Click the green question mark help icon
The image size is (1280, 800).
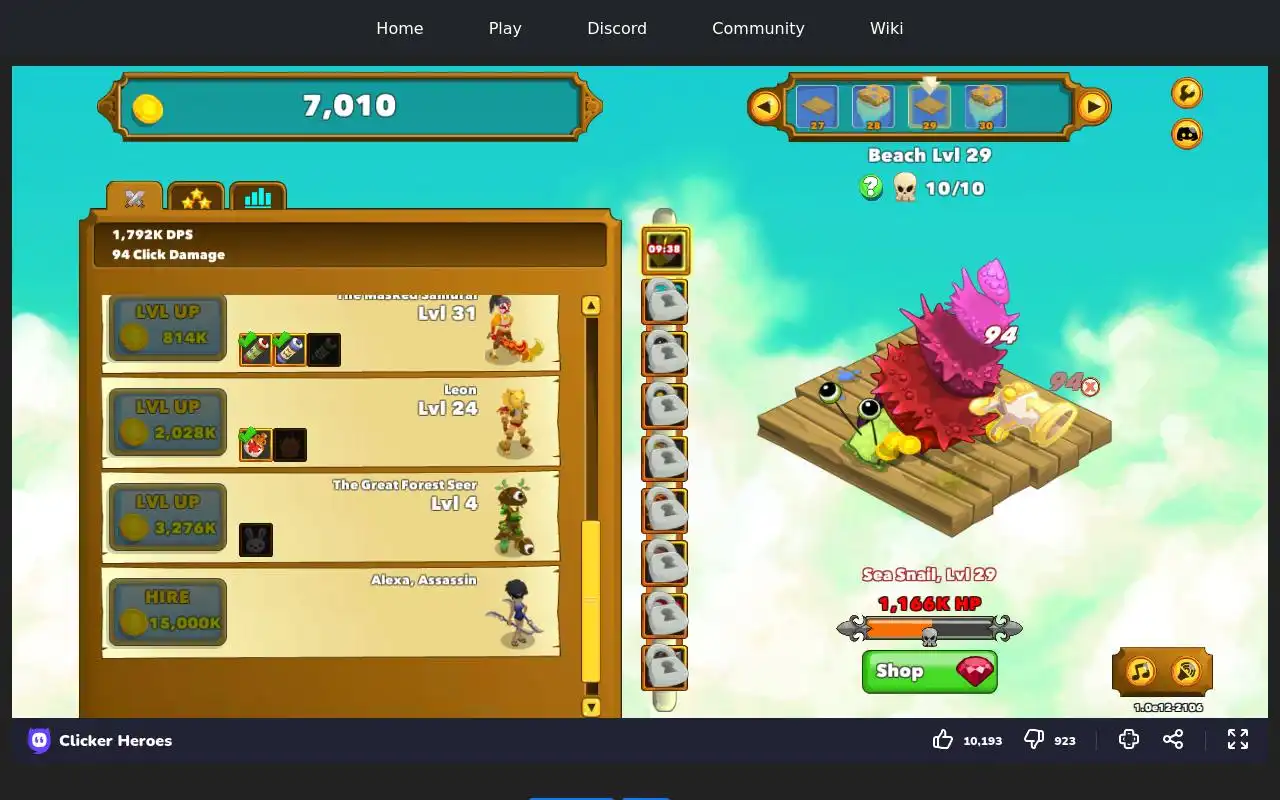pos(871,187)
